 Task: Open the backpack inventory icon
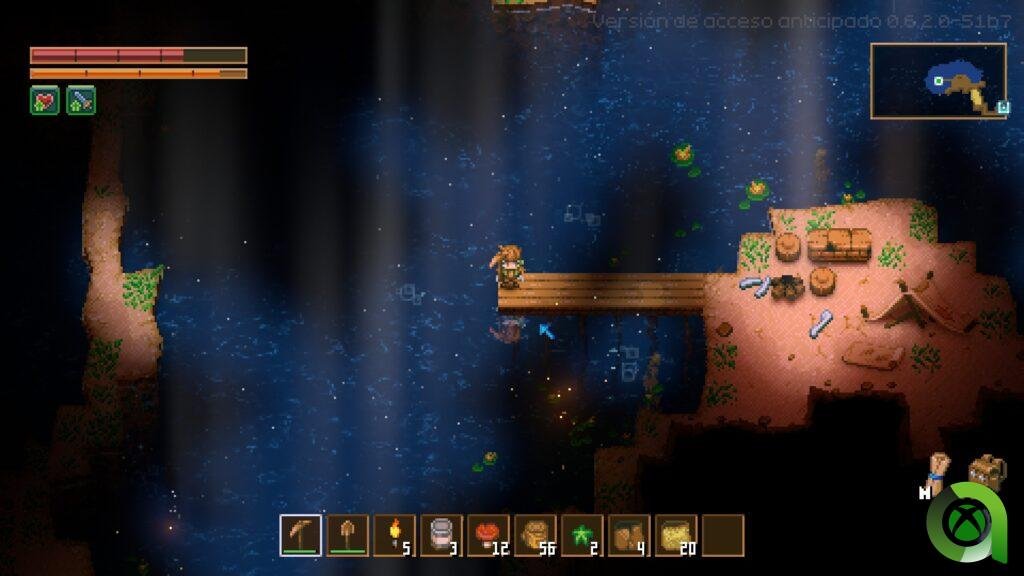pos(986,472)
